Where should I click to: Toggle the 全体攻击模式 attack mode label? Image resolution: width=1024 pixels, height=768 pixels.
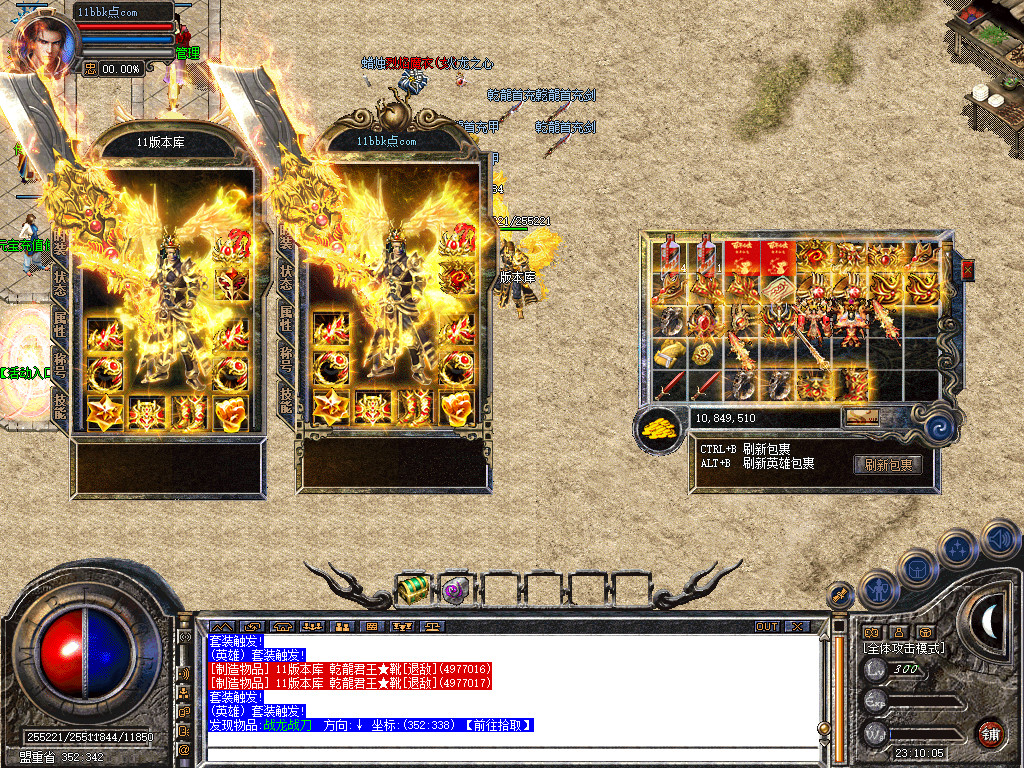pos(904,648)
